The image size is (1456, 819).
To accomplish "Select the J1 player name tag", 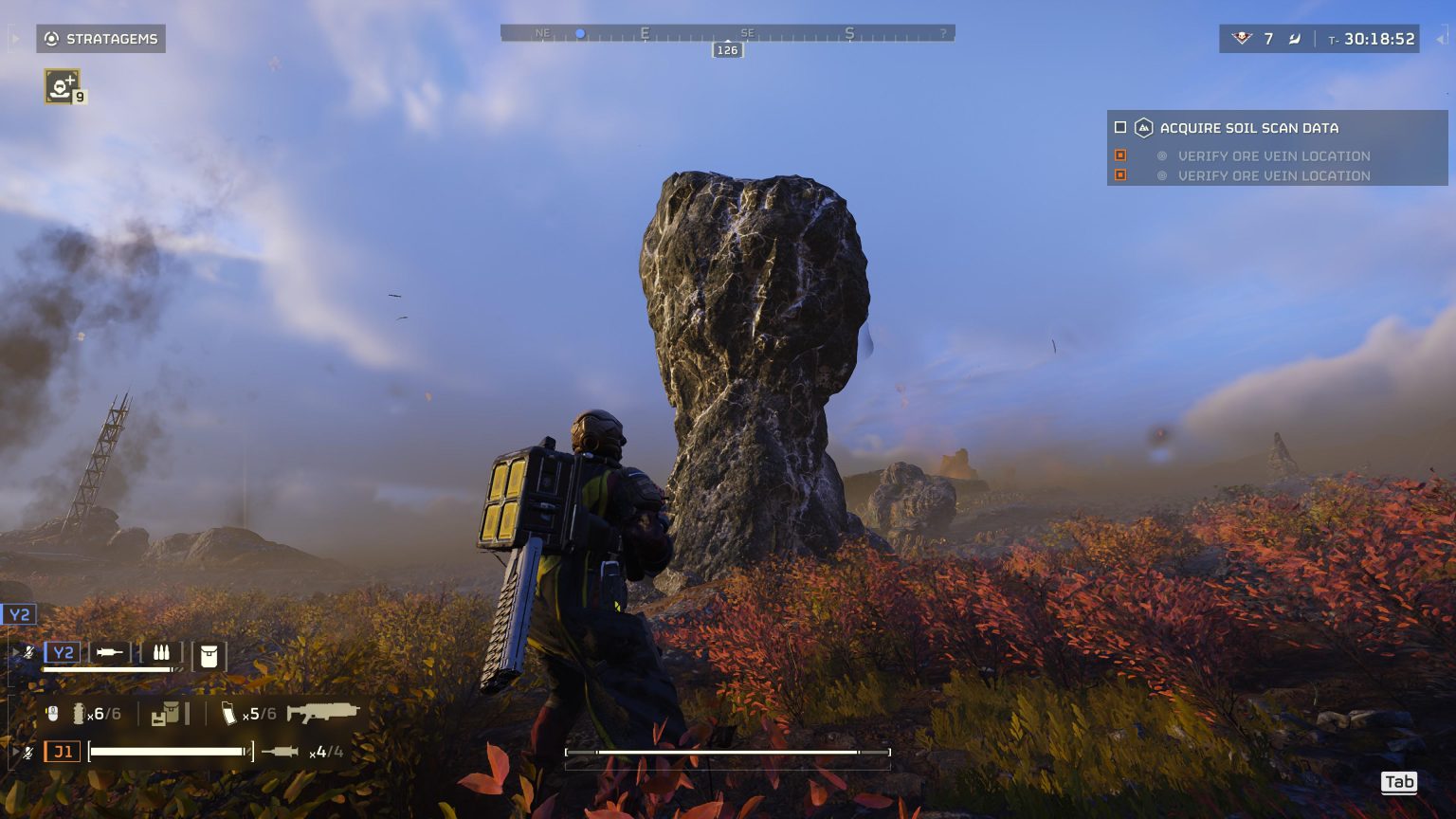I will (63, 753).
